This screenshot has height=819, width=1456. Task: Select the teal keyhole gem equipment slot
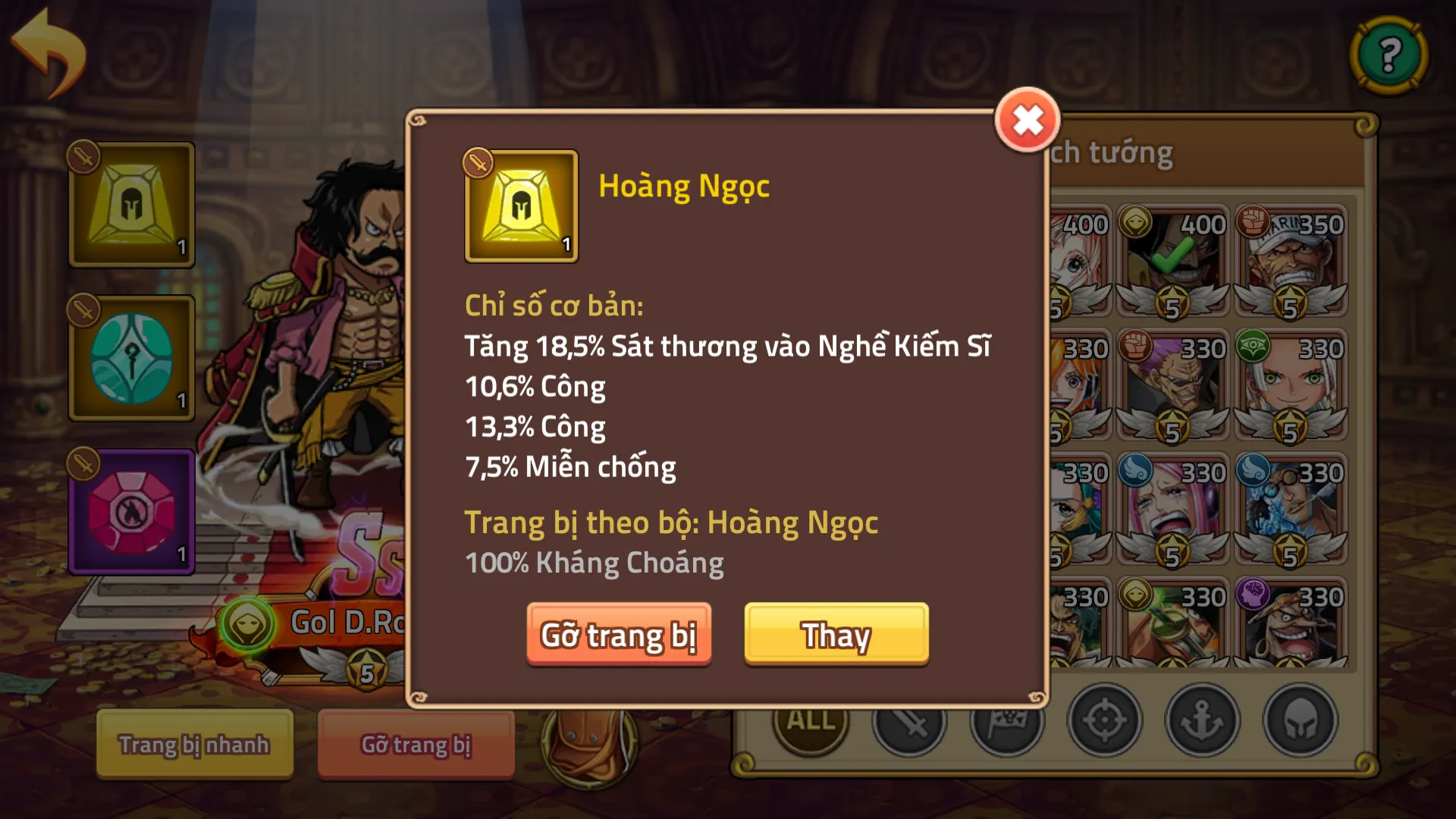pyautogui.click(x=132, y=359)
